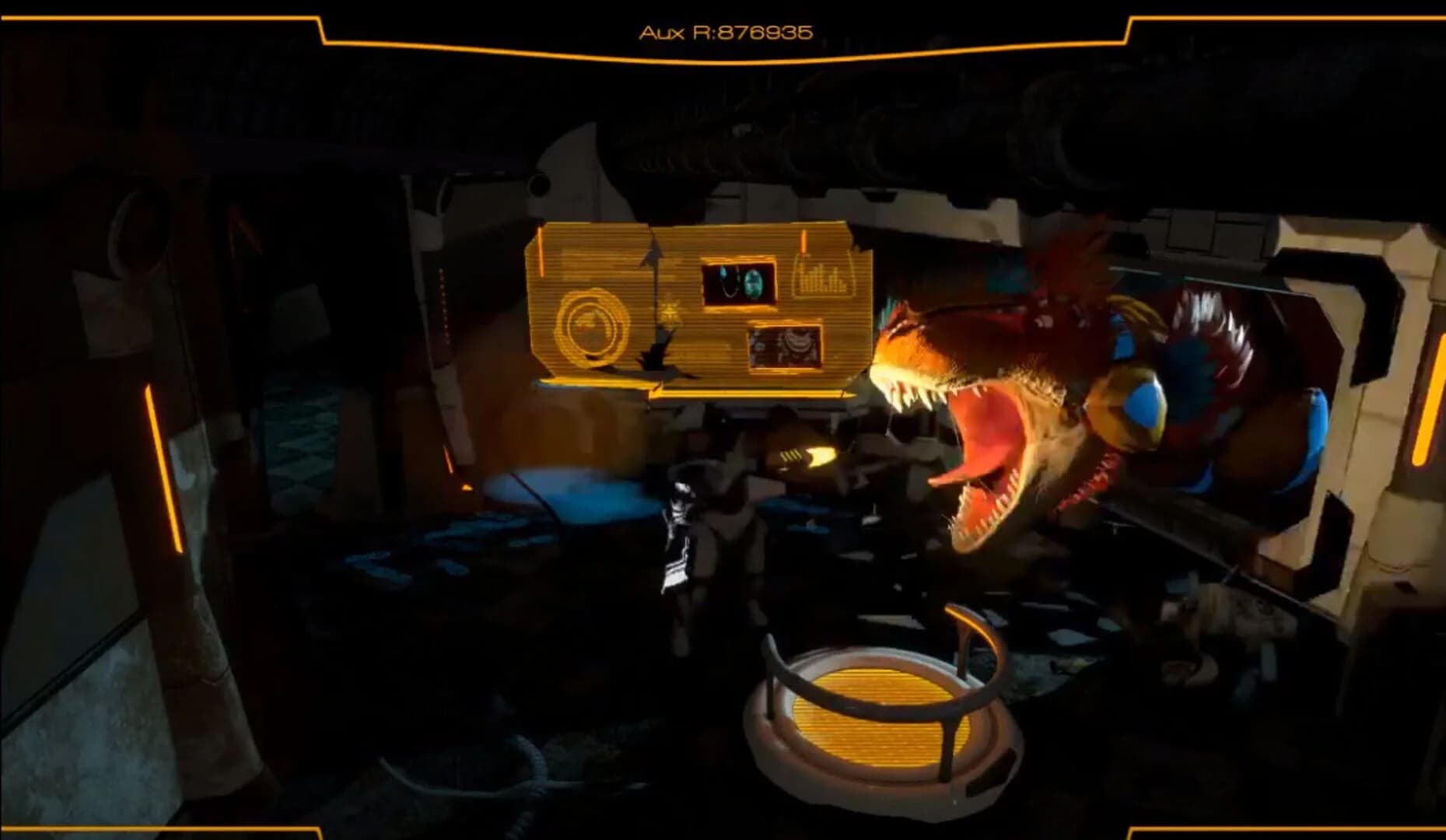Tap the oval scan image in the monitor
Image resolution: width=1446 pixels, height=840 pixels.
point(754,282)
